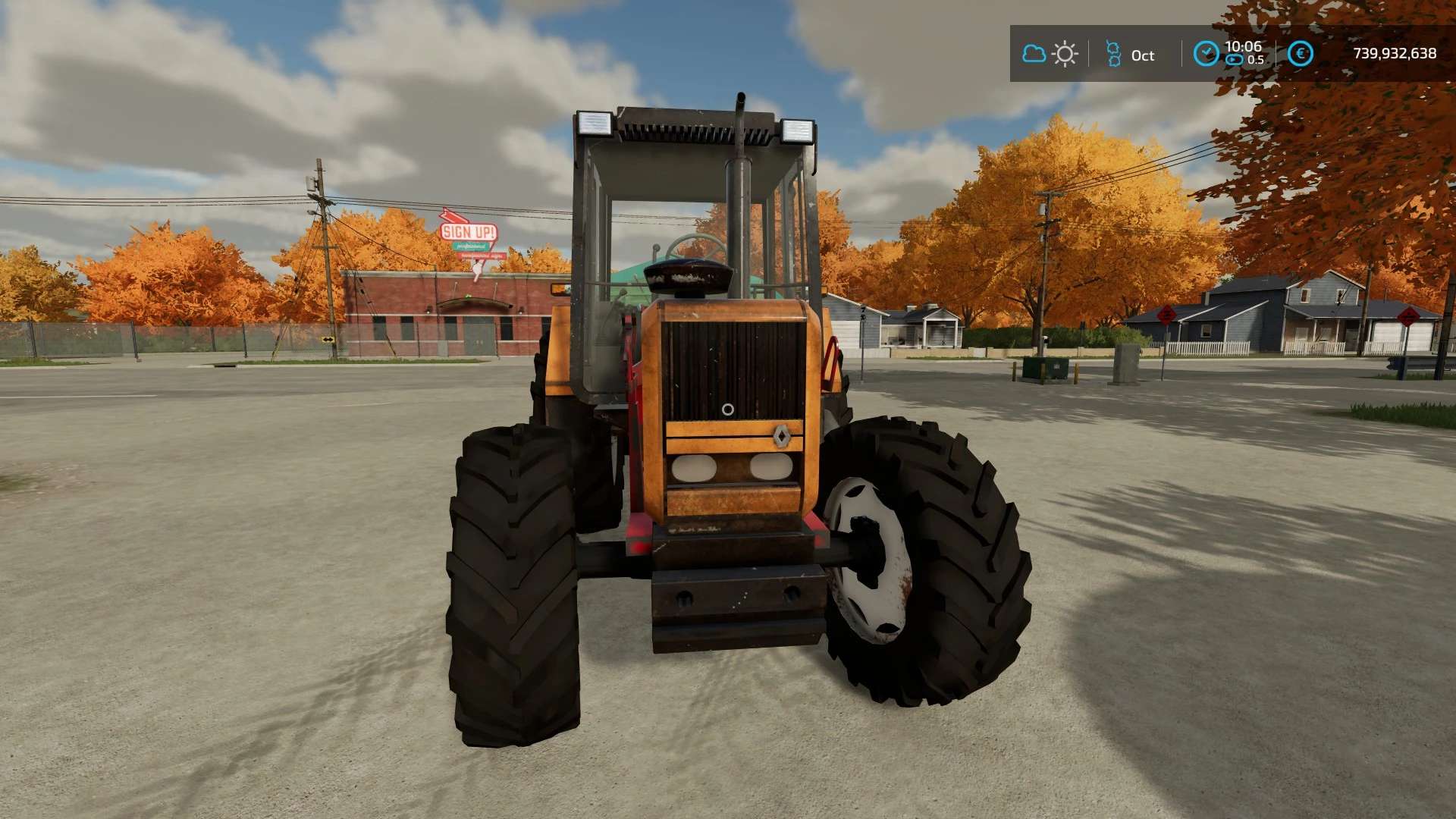1456x819 pixels.
Task: Click the clock time icon
Action: (1206, 53)
